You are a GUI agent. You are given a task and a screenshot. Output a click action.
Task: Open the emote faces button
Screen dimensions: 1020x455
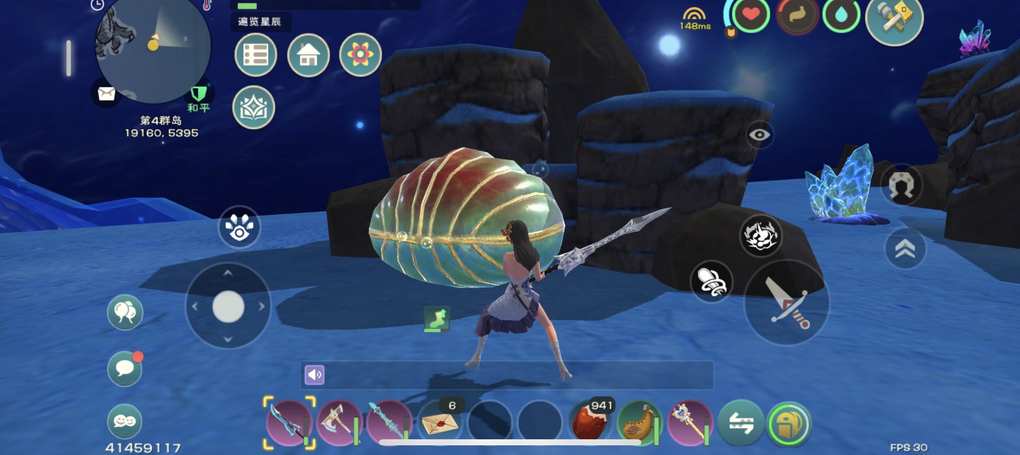tap(125, 421)
